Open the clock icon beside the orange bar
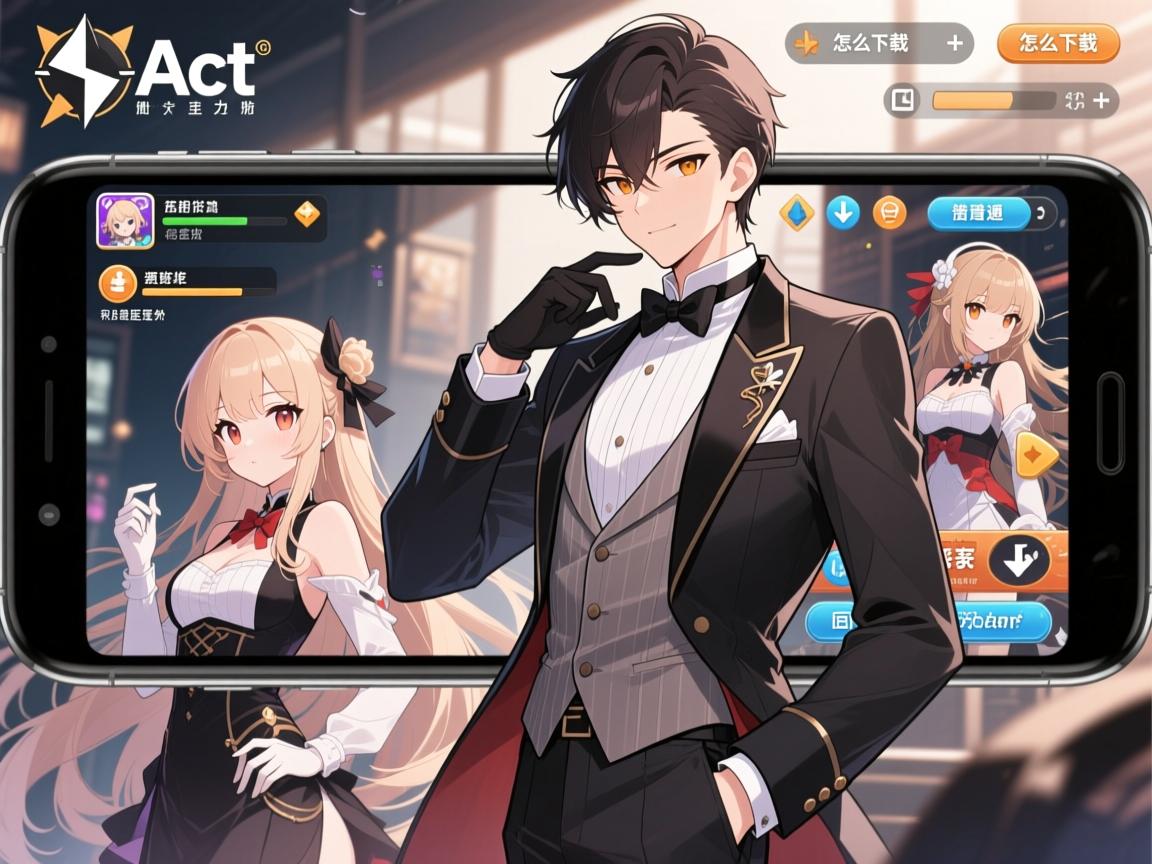 point(903,100)
